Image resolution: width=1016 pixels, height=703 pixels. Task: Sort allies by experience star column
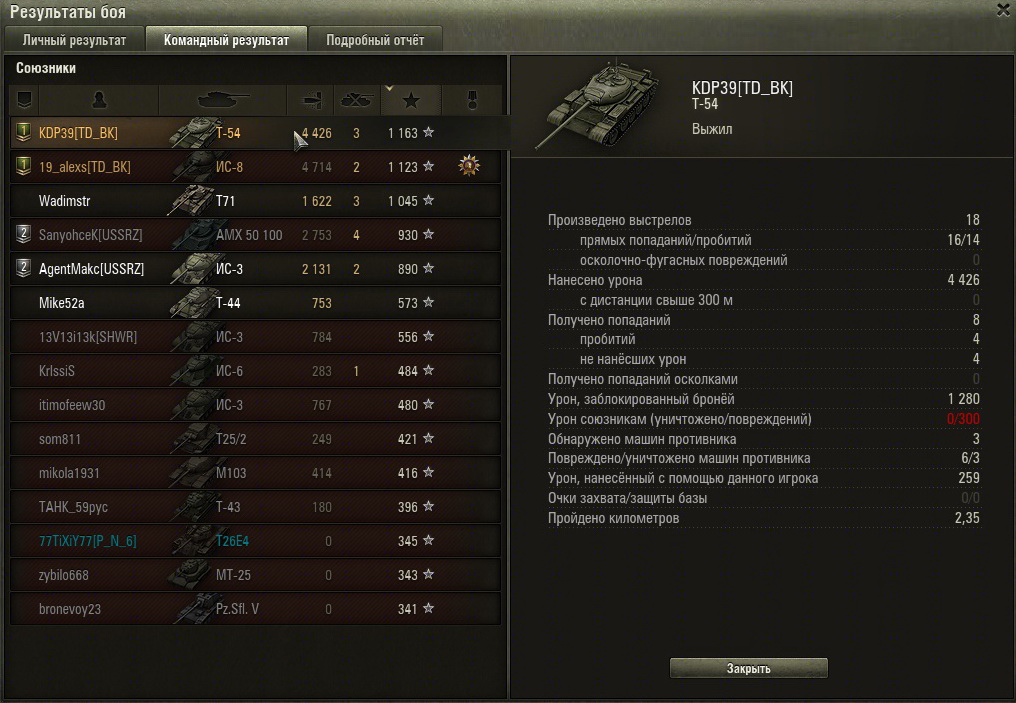pyautogui.click(x=410, y=100)
